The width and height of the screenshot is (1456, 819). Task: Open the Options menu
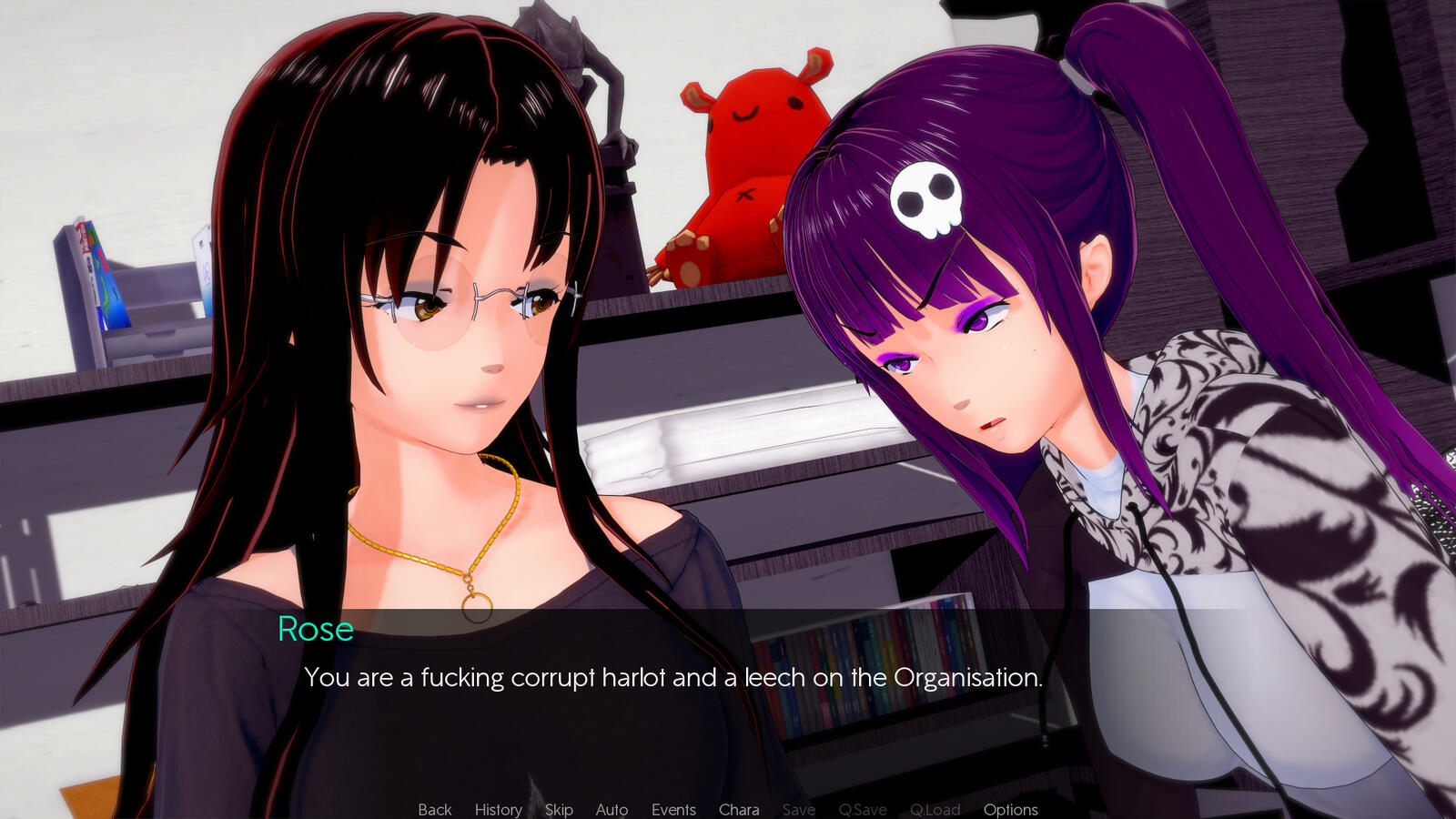tap(1010, 809)
